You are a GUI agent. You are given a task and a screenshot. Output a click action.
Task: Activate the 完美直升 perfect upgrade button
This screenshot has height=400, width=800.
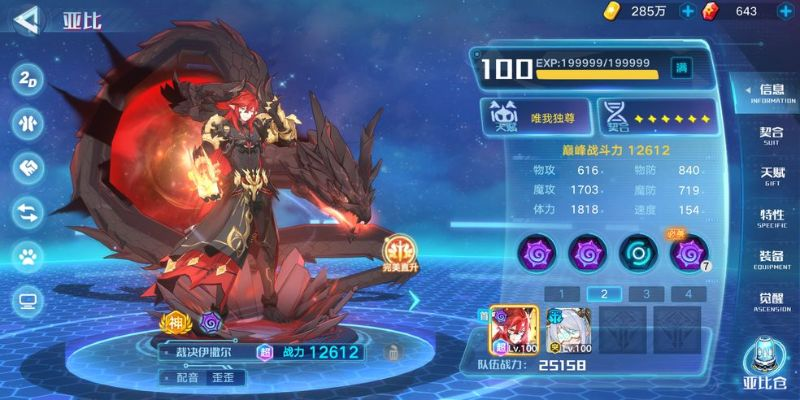click(x=399, y=254)
